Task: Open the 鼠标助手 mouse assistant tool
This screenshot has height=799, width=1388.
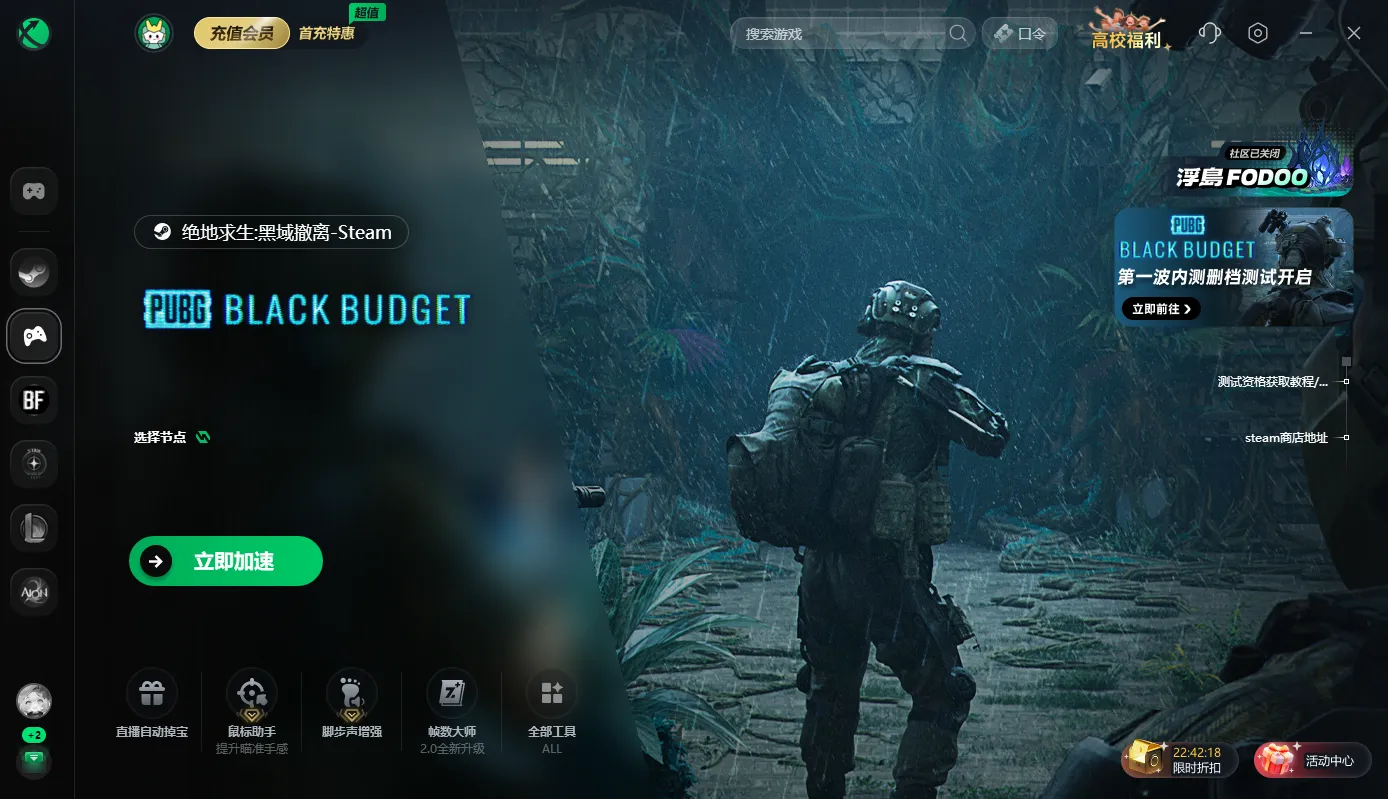Action: [x=251, y=691]
